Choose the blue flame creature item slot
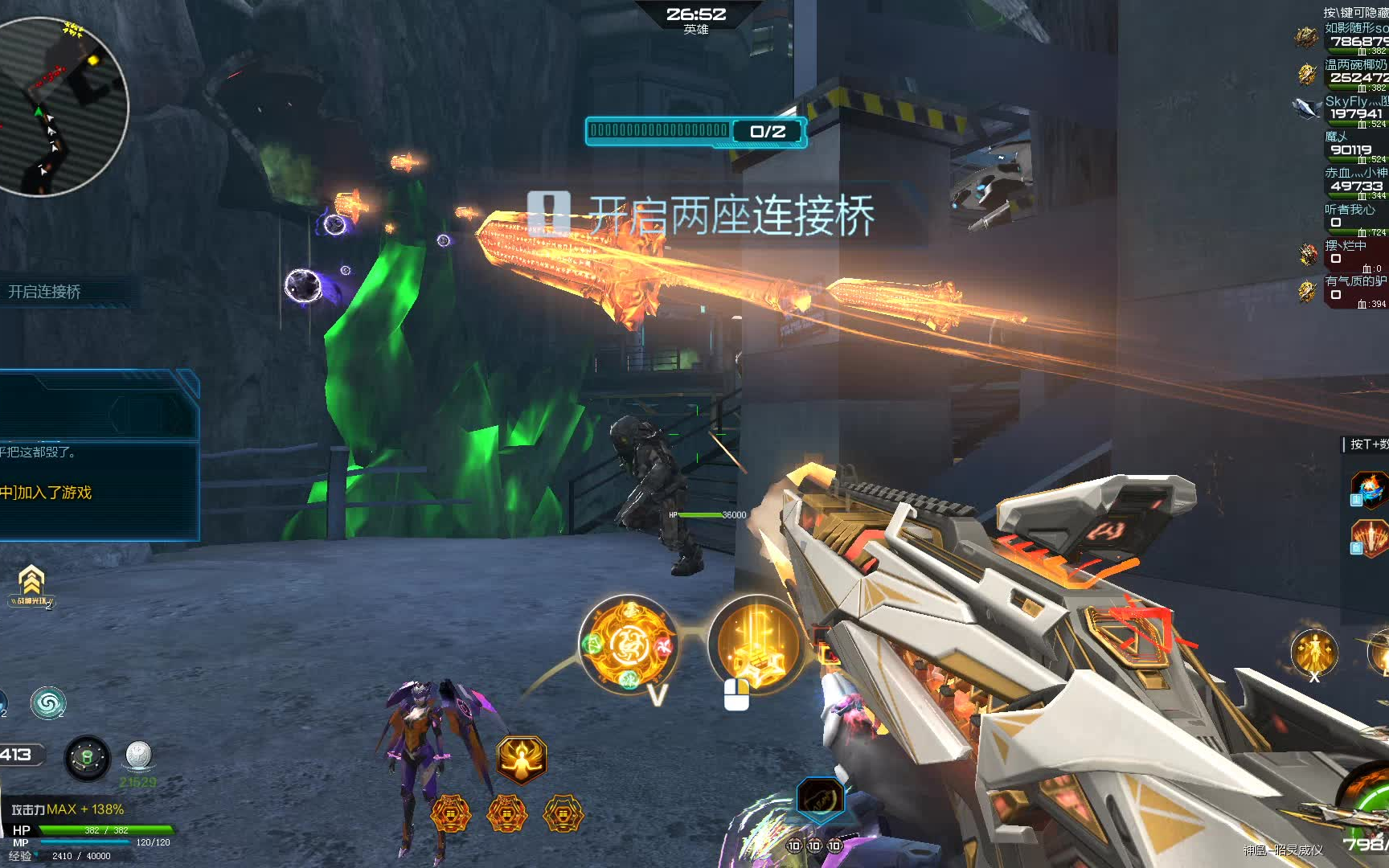Viewport: 1389px width, 868px height. pos(1370,489)
